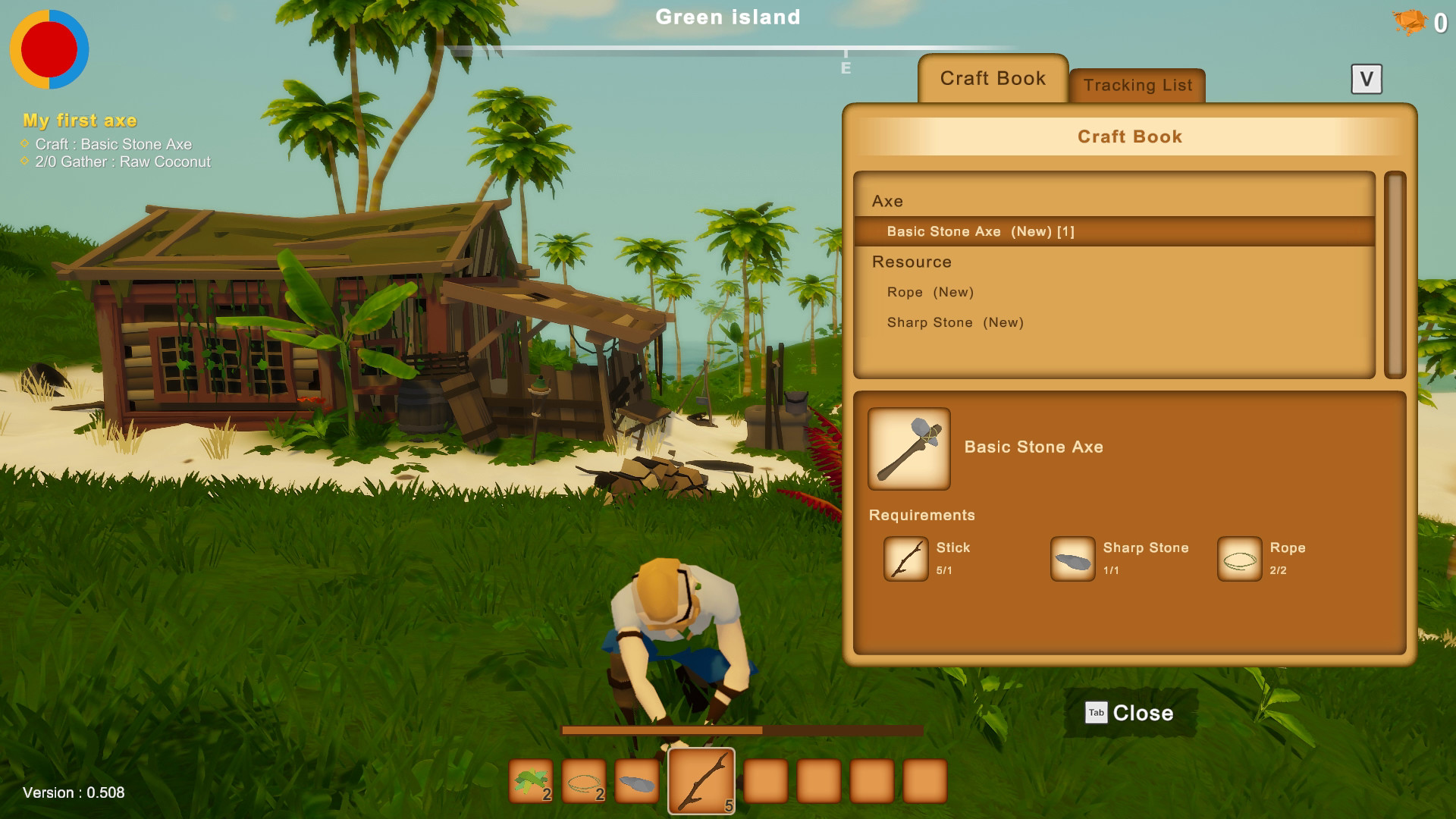Collapse the Axe category
Viewport: 1456px width, 819px height.
886,201
